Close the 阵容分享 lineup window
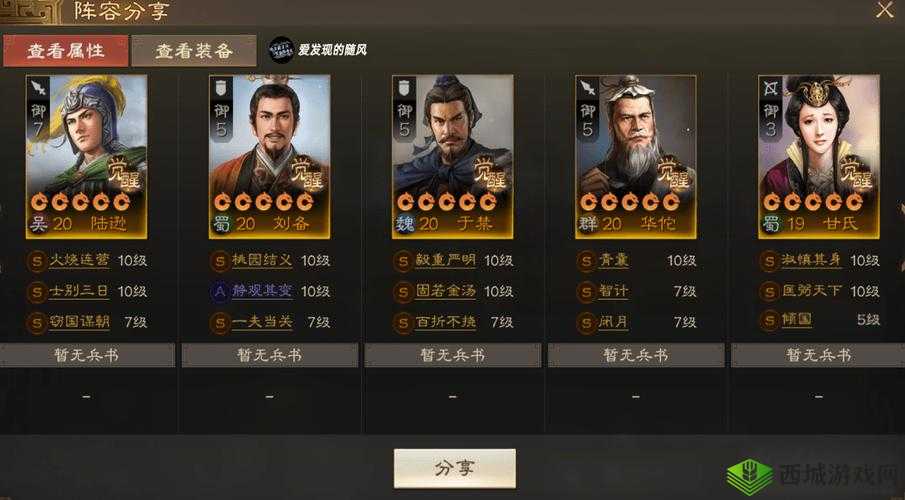This screenshot has height=500, width=905. coord(884,12)
